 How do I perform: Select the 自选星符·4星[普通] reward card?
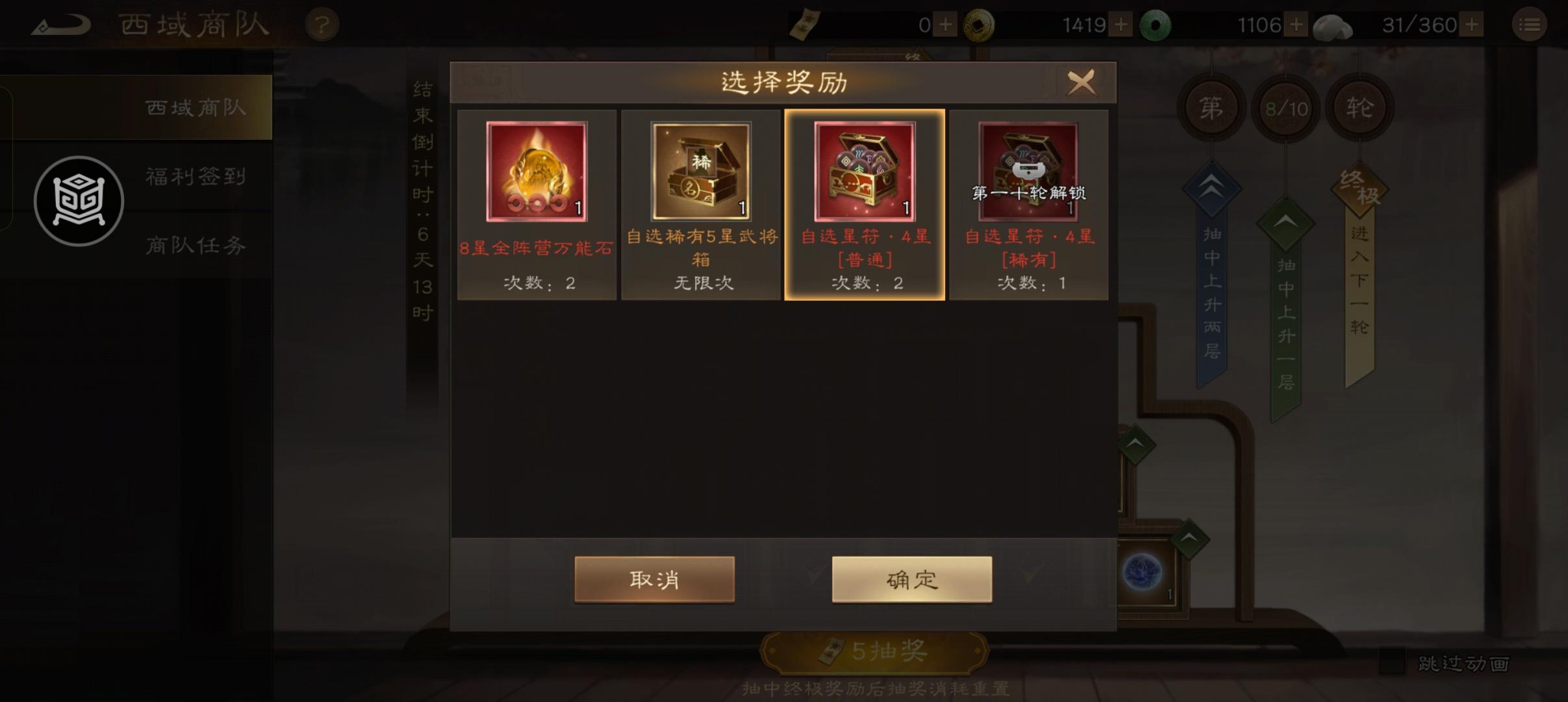865,203
